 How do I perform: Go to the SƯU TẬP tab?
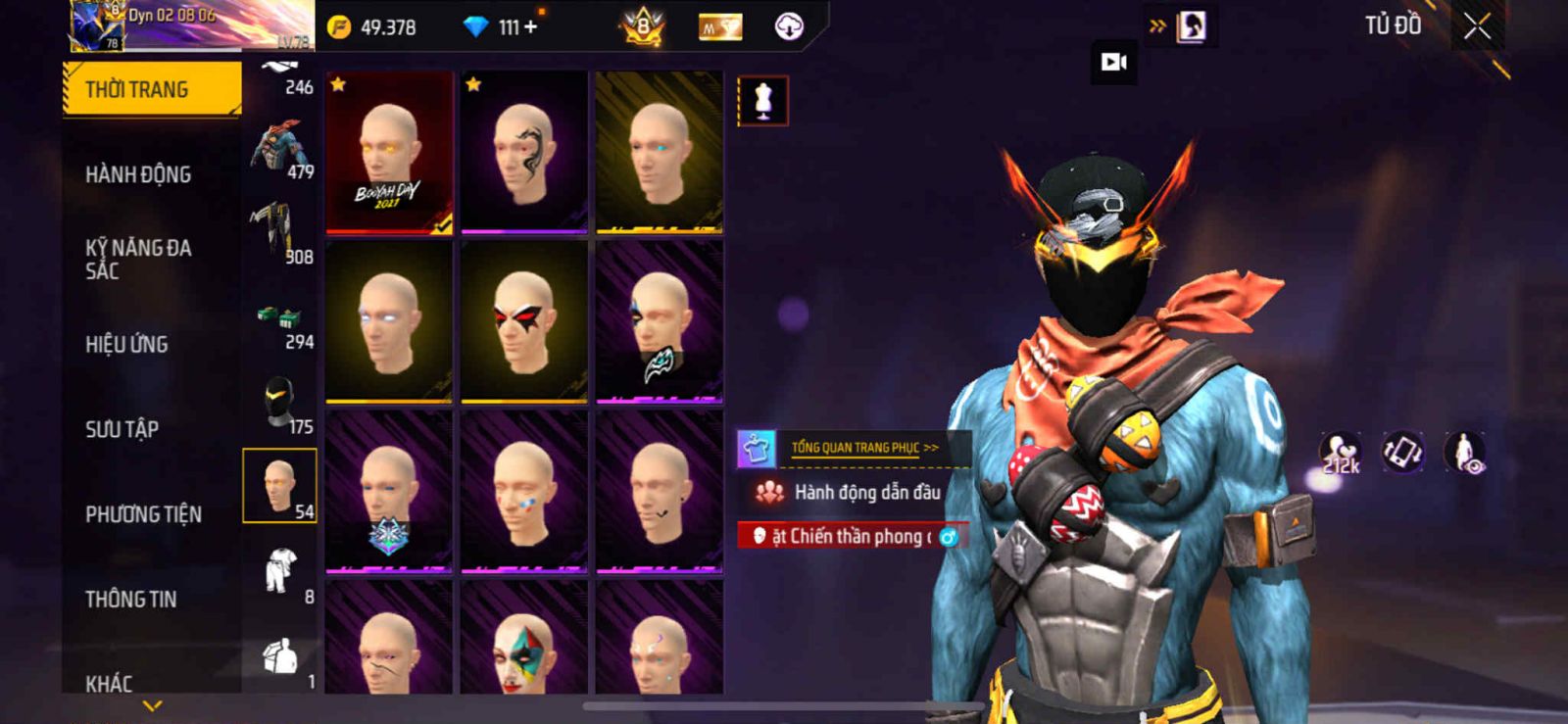click(122, 429)
